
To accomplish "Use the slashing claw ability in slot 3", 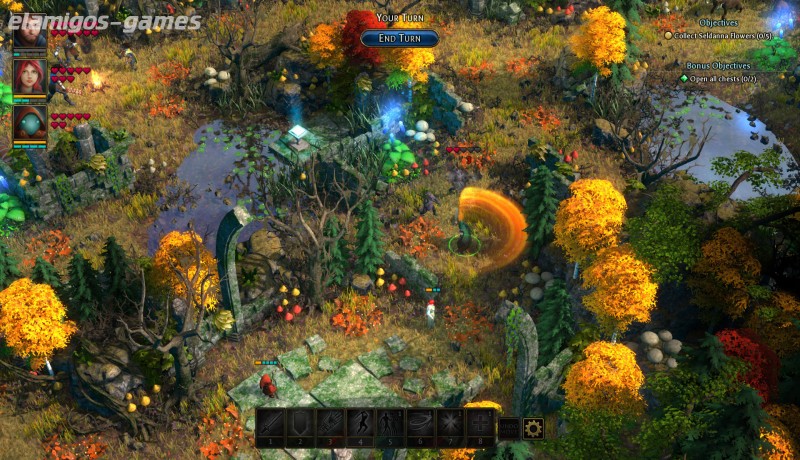I will pos(331,424).
